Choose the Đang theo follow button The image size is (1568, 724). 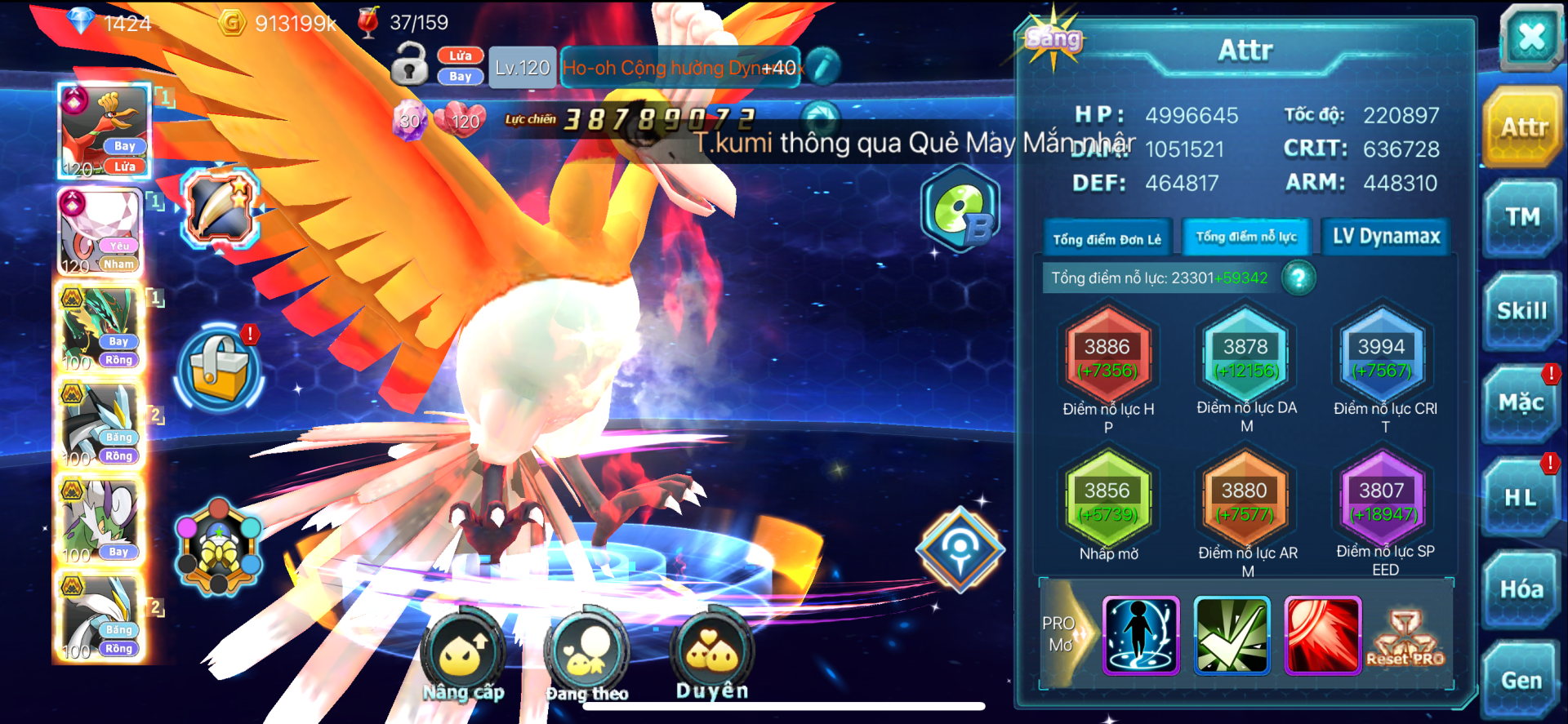tap(586, 655)
